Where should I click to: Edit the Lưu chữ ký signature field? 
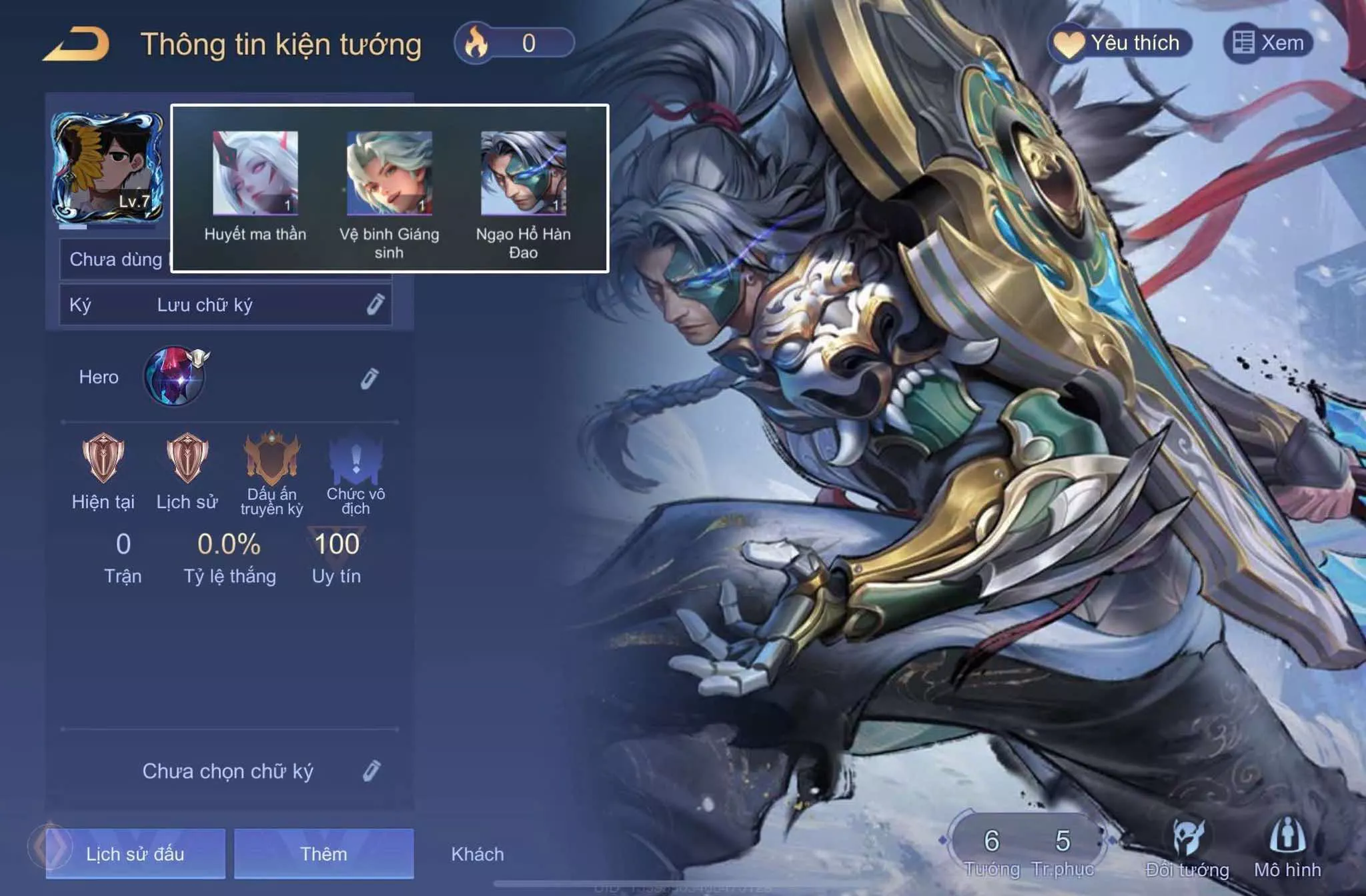tap(375, 305)
